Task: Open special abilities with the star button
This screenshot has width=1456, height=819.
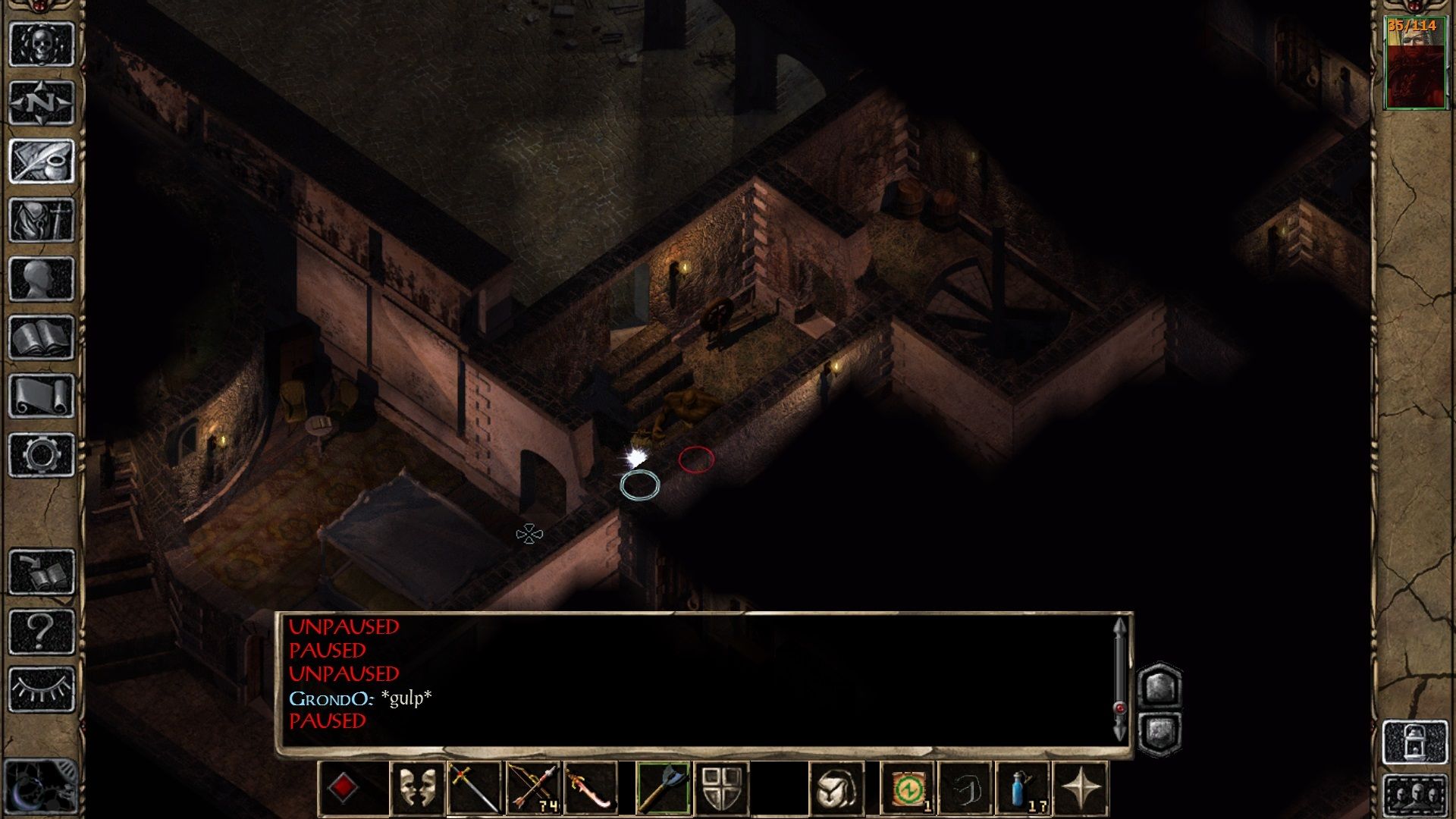Action: (1081, 789)
